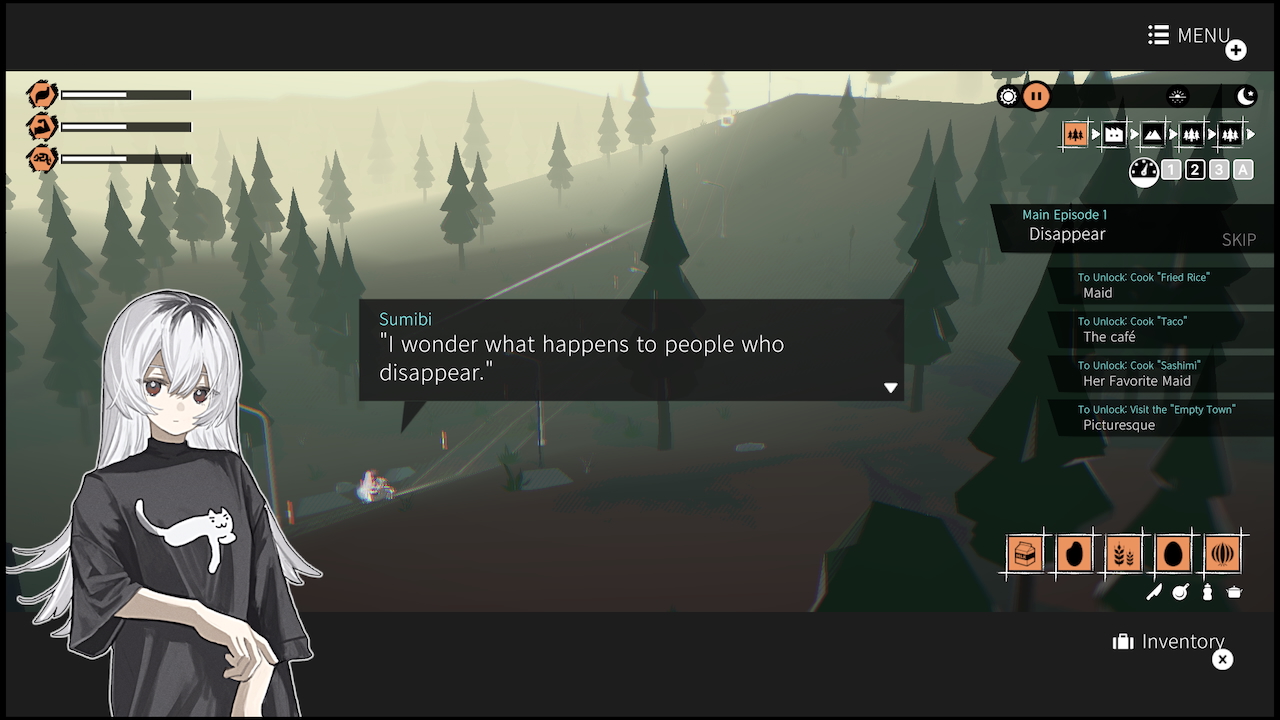Expand options with the plus under MENU
Screen dimensions: 1280x720
pyautogui.click(x=1236, y=49)
